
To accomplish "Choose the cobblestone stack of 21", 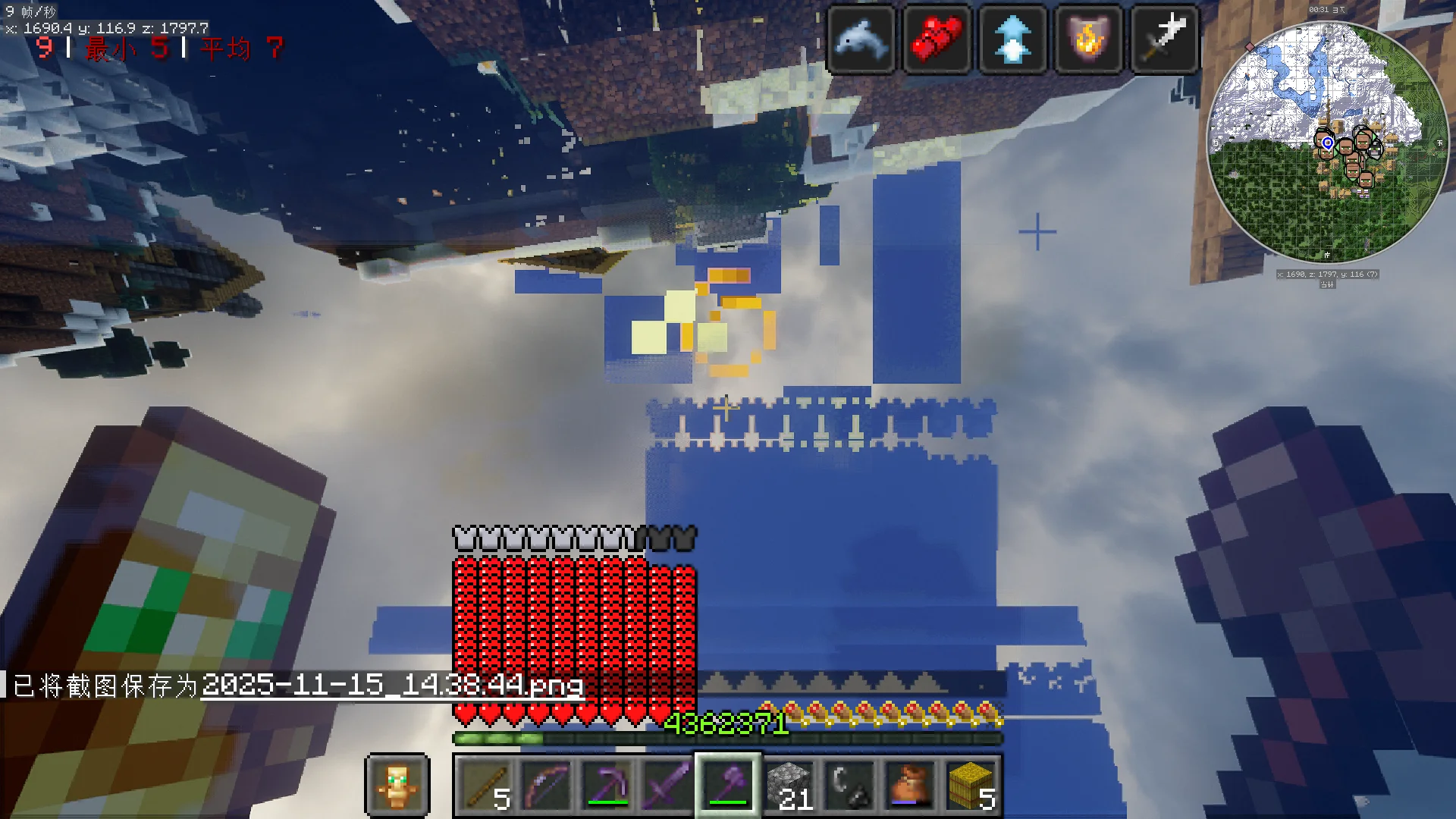I will click(x=789, y=785).
